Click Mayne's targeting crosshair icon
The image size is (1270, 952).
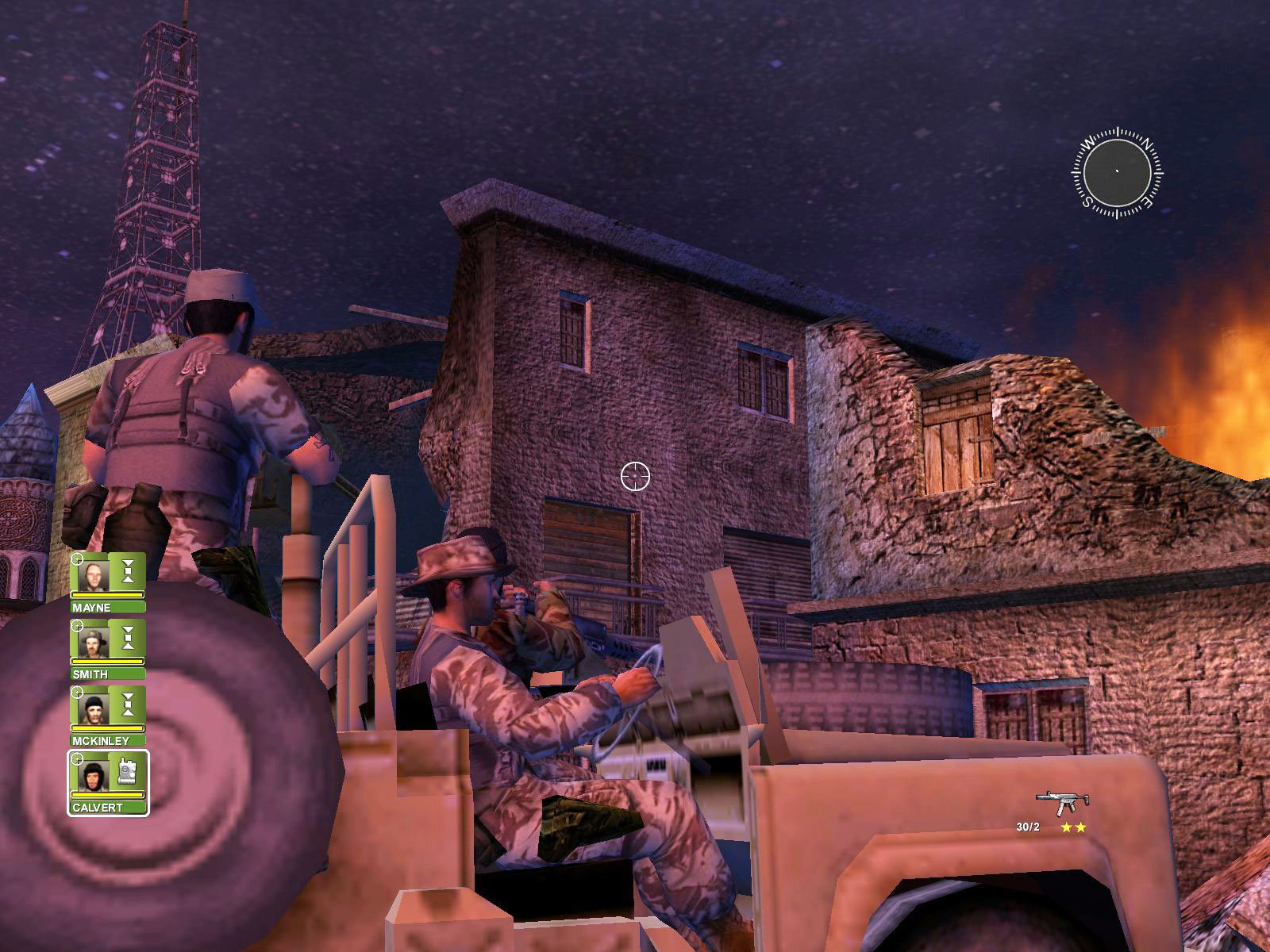tap(77, 559)
